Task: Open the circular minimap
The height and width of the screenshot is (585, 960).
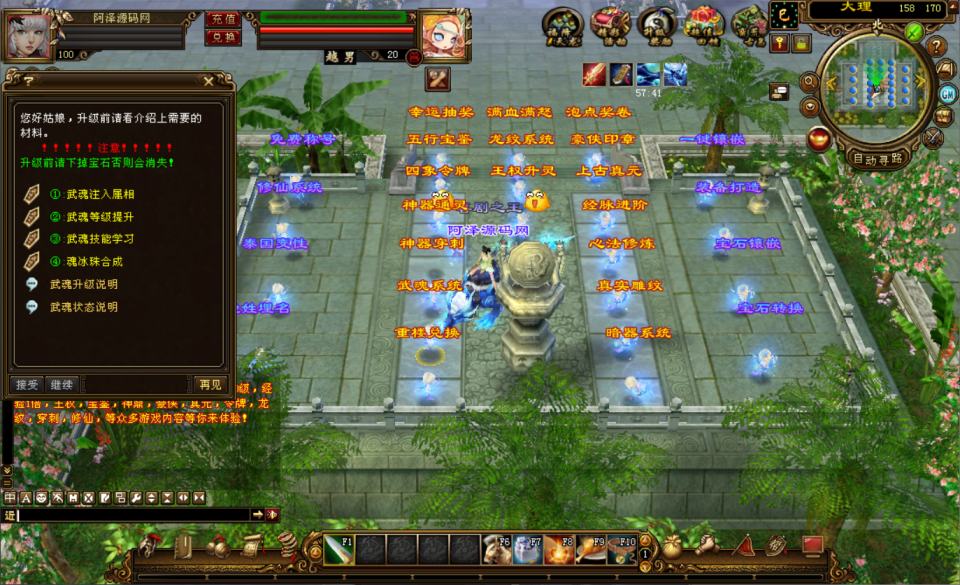Action: (x=877, y=87)
